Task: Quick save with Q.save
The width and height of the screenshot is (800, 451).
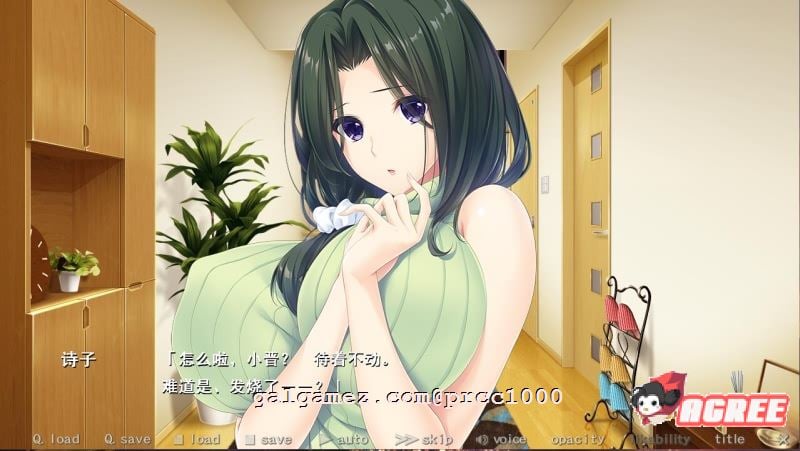Action: click(126, 439)
